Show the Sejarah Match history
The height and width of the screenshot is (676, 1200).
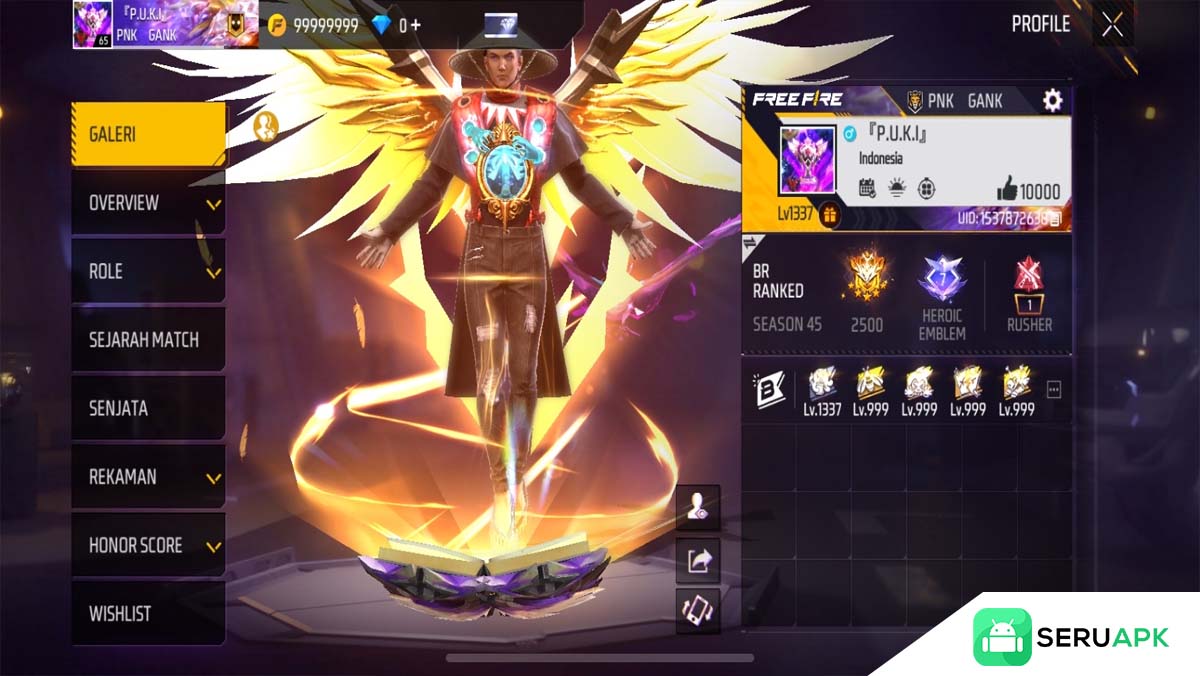(x=148, y=340)
